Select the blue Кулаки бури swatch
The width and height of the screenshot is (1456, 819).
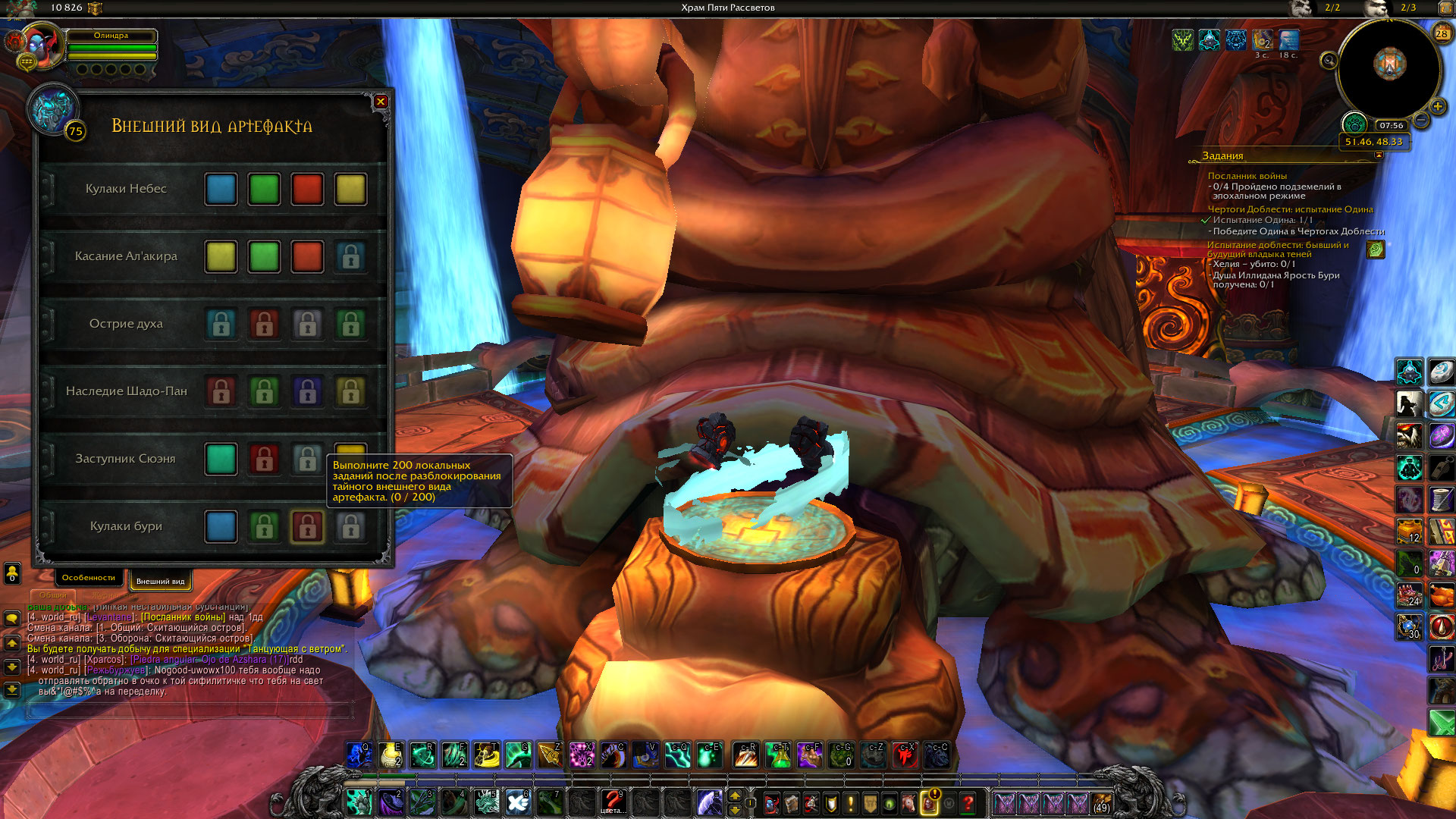(221, 527)
